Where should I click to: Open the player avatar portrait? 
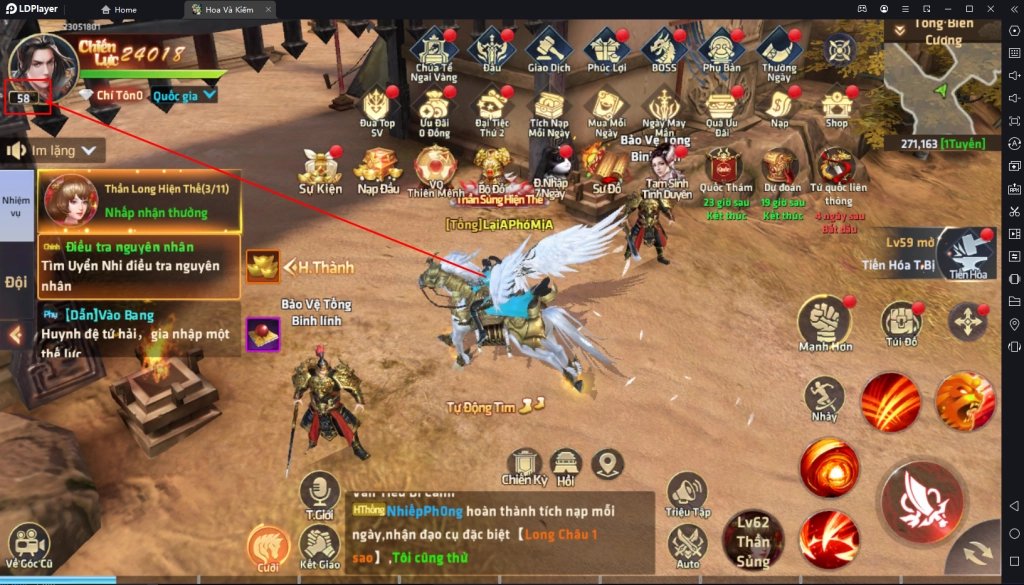42,63
